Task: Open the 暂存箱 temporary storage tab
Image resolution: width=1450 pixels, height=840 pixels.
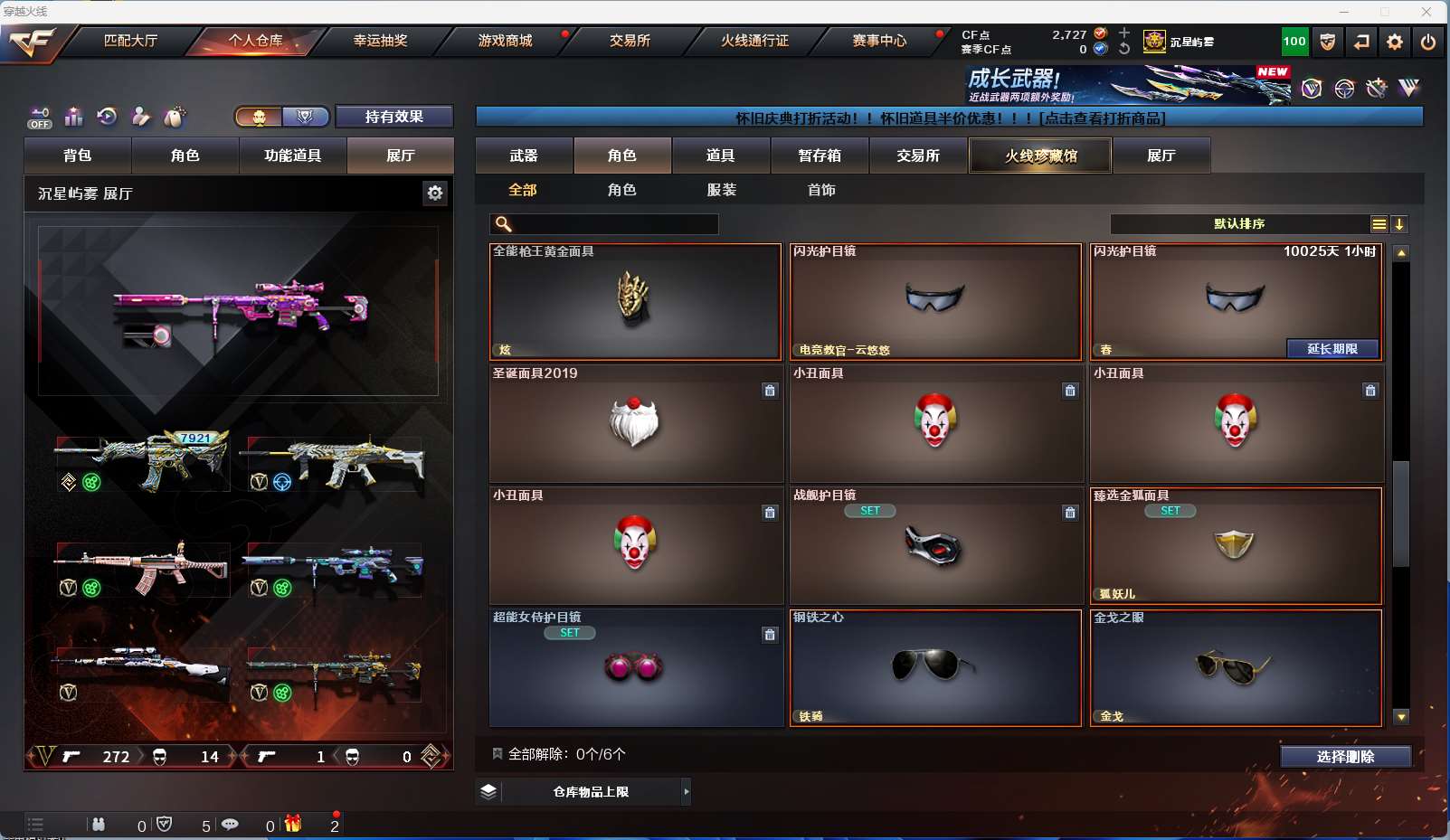Action: coord(820,156)
